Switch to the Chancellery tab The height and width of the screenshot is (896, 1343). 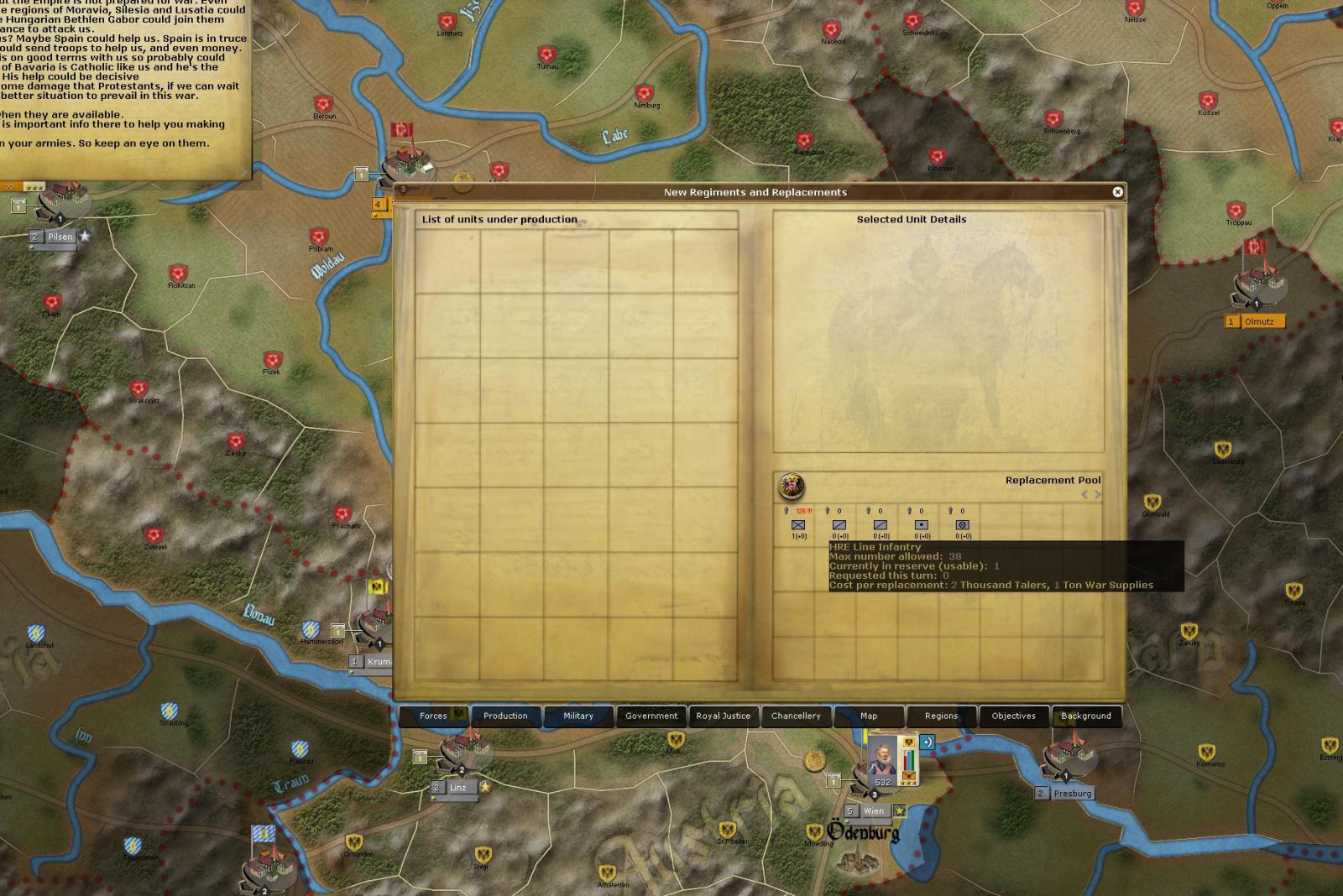pos(796,716)
